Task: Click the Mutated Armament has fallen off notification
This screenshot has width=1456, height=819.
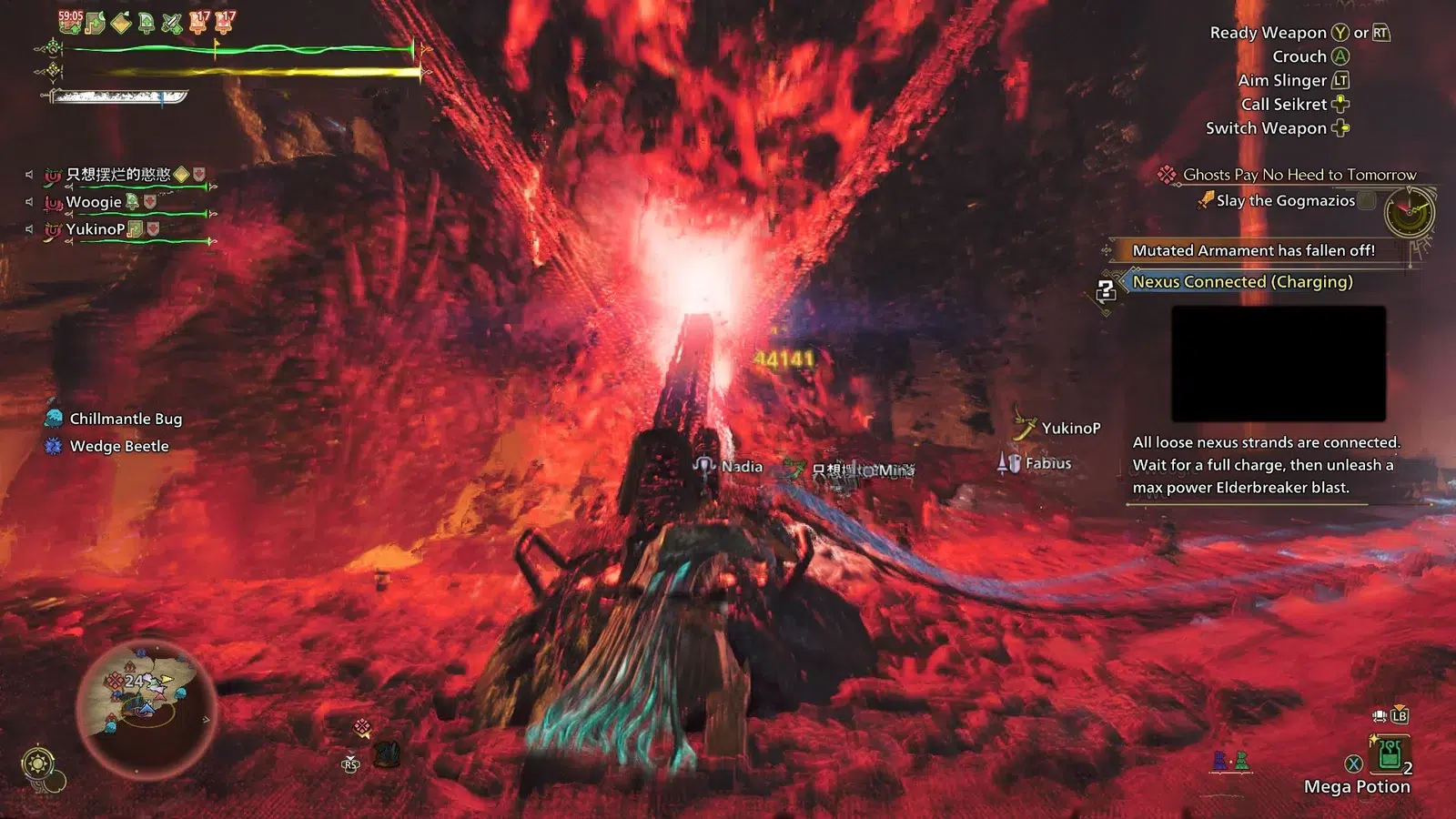Action: pos(1253,250)
